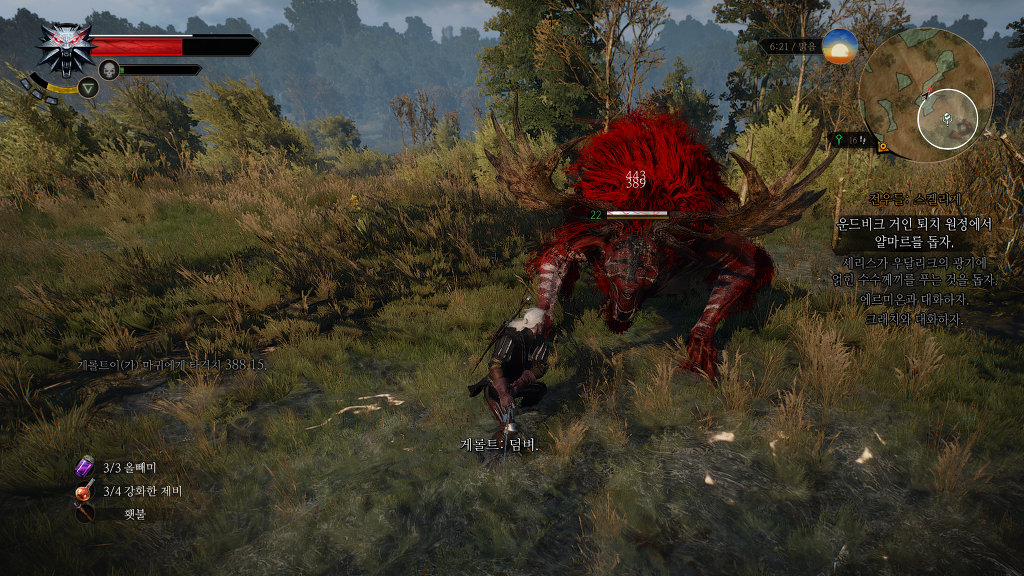
Task: Select the active sign icon
Action: coord(88,88)
